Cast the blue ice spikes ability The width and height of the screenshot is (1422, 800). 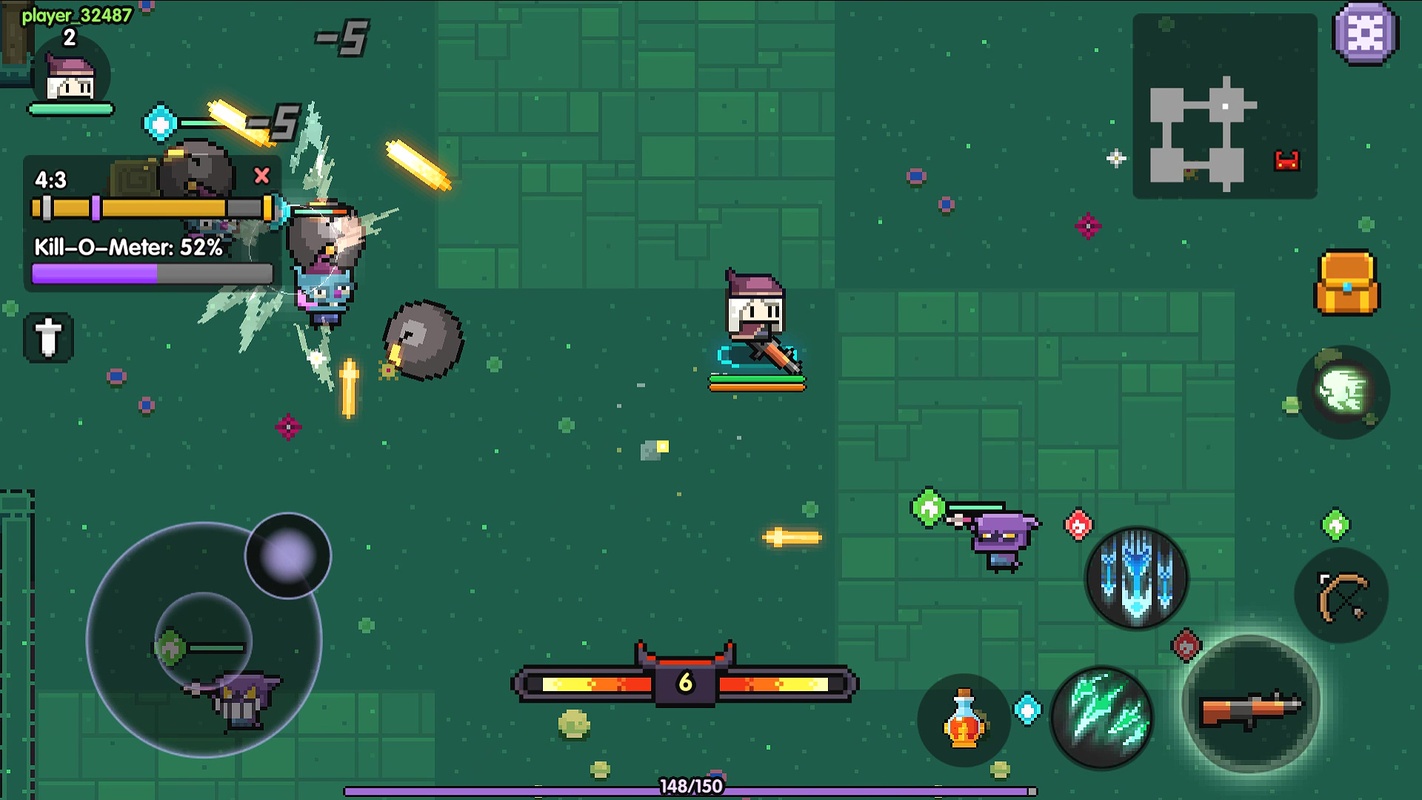click(x=1137, y=578)
